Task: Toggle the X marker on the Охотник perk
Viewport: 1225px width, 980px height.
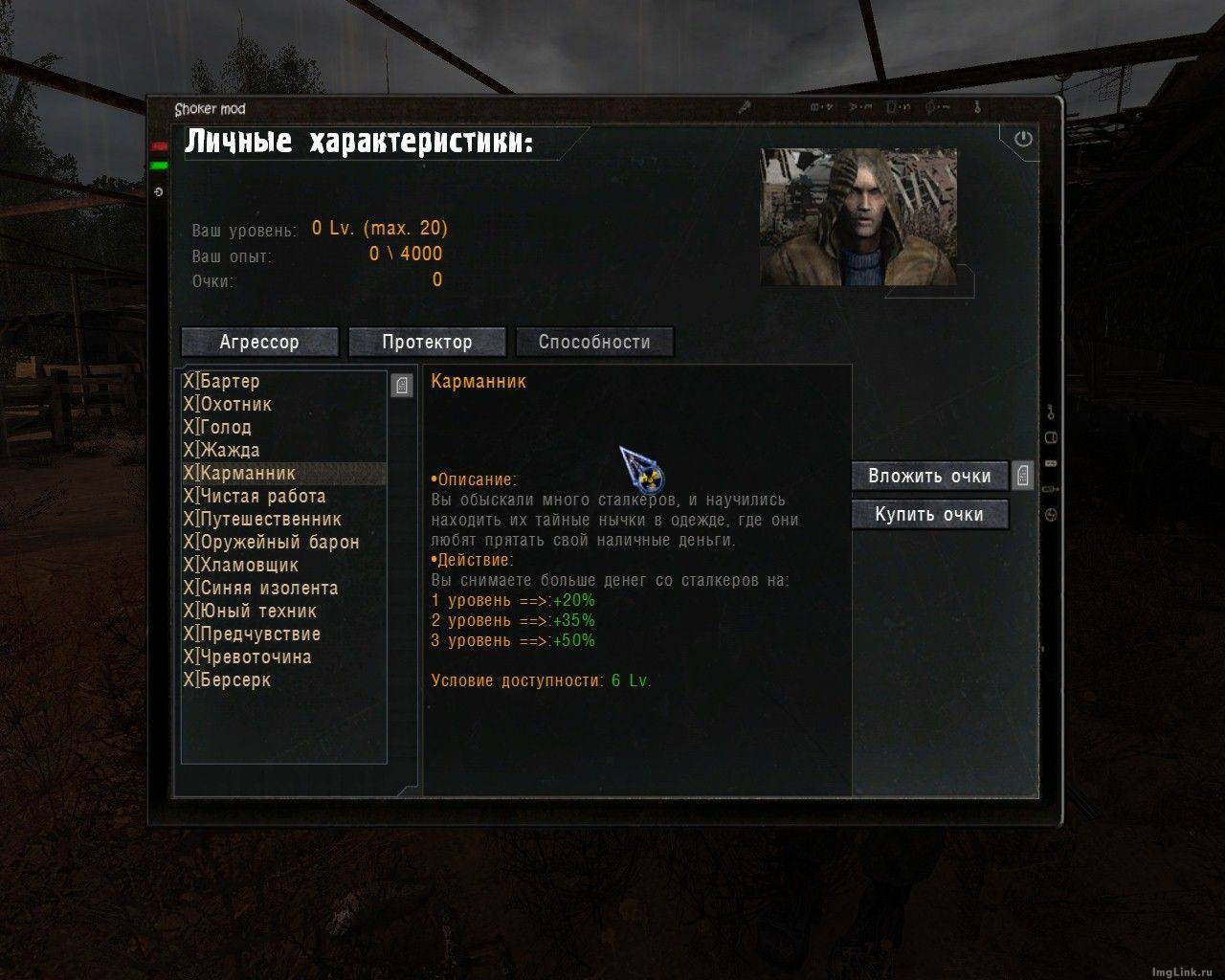Action: 189,404
